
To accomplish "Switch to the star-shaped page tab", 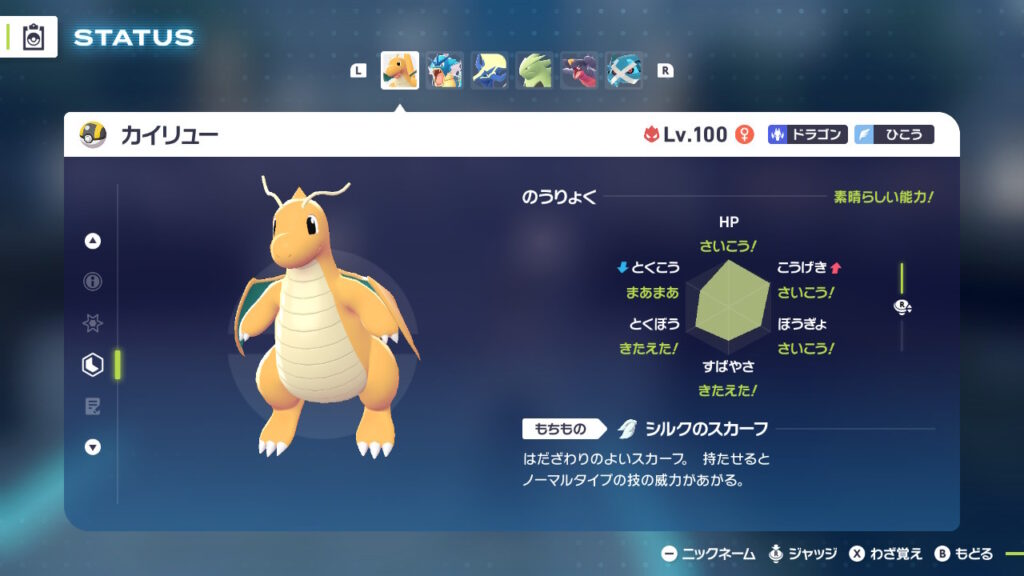I will click(93, 324).
